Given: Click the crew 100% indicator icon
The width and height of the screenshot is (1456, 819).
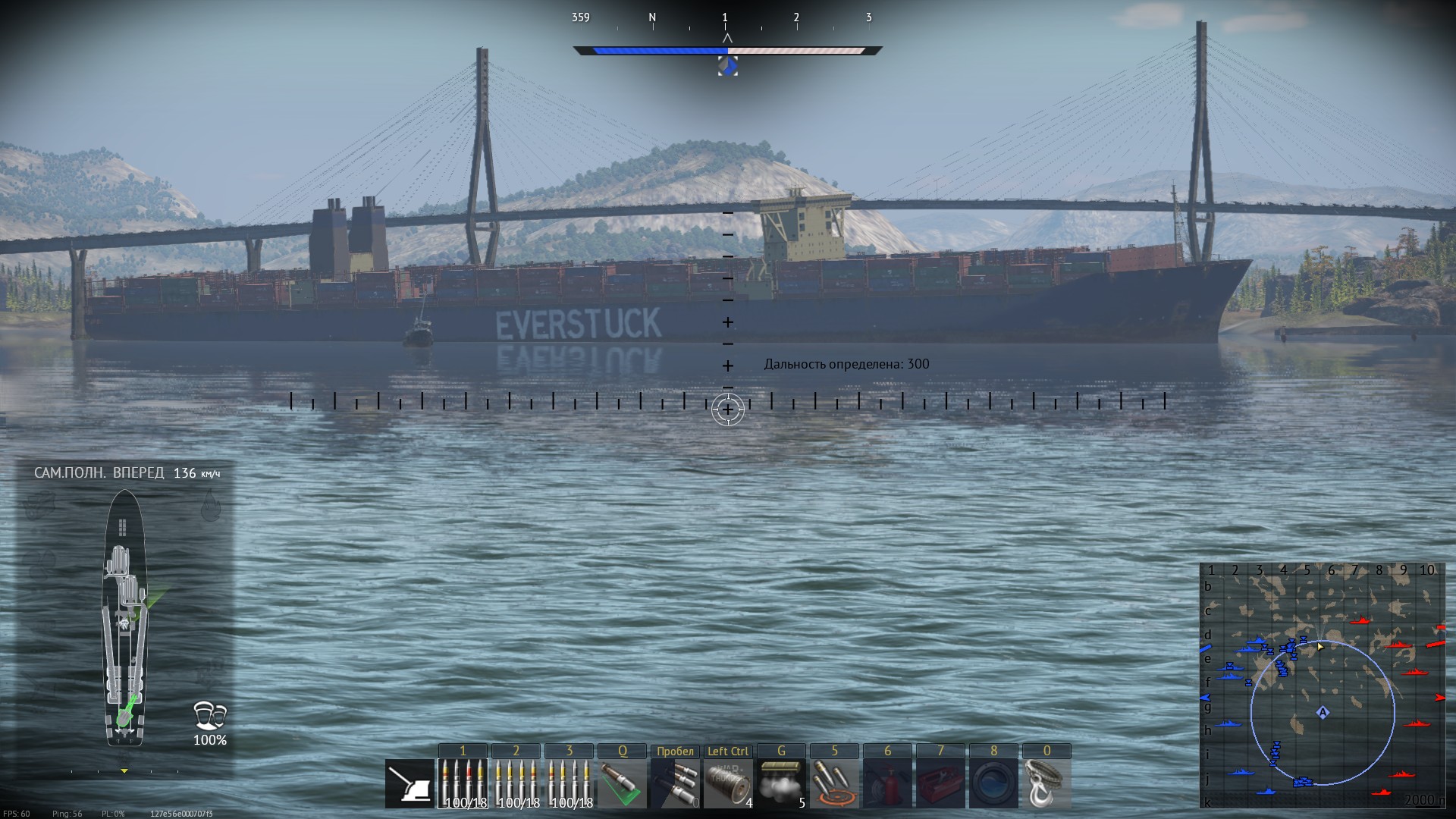Looking at the screenshot, I should coord(209,717).
